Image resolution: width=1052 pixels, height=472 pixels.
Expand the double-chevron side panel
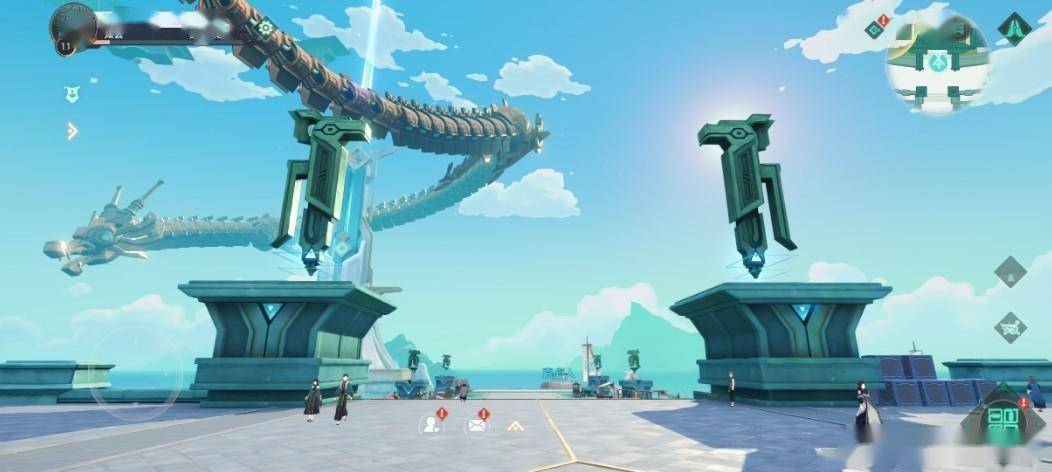(x=72, y=130)
